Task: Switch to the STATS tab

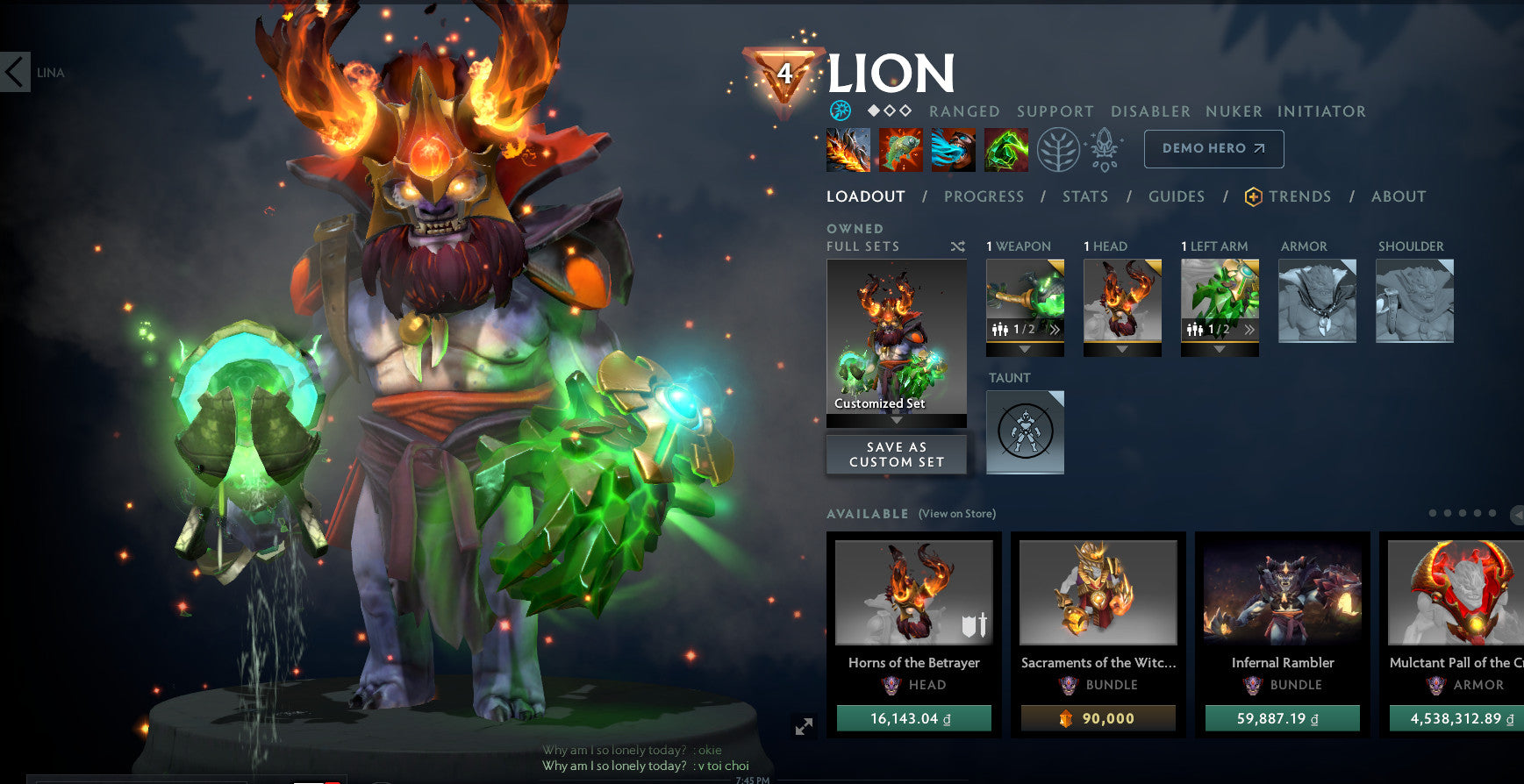Action: [1085, 196]
